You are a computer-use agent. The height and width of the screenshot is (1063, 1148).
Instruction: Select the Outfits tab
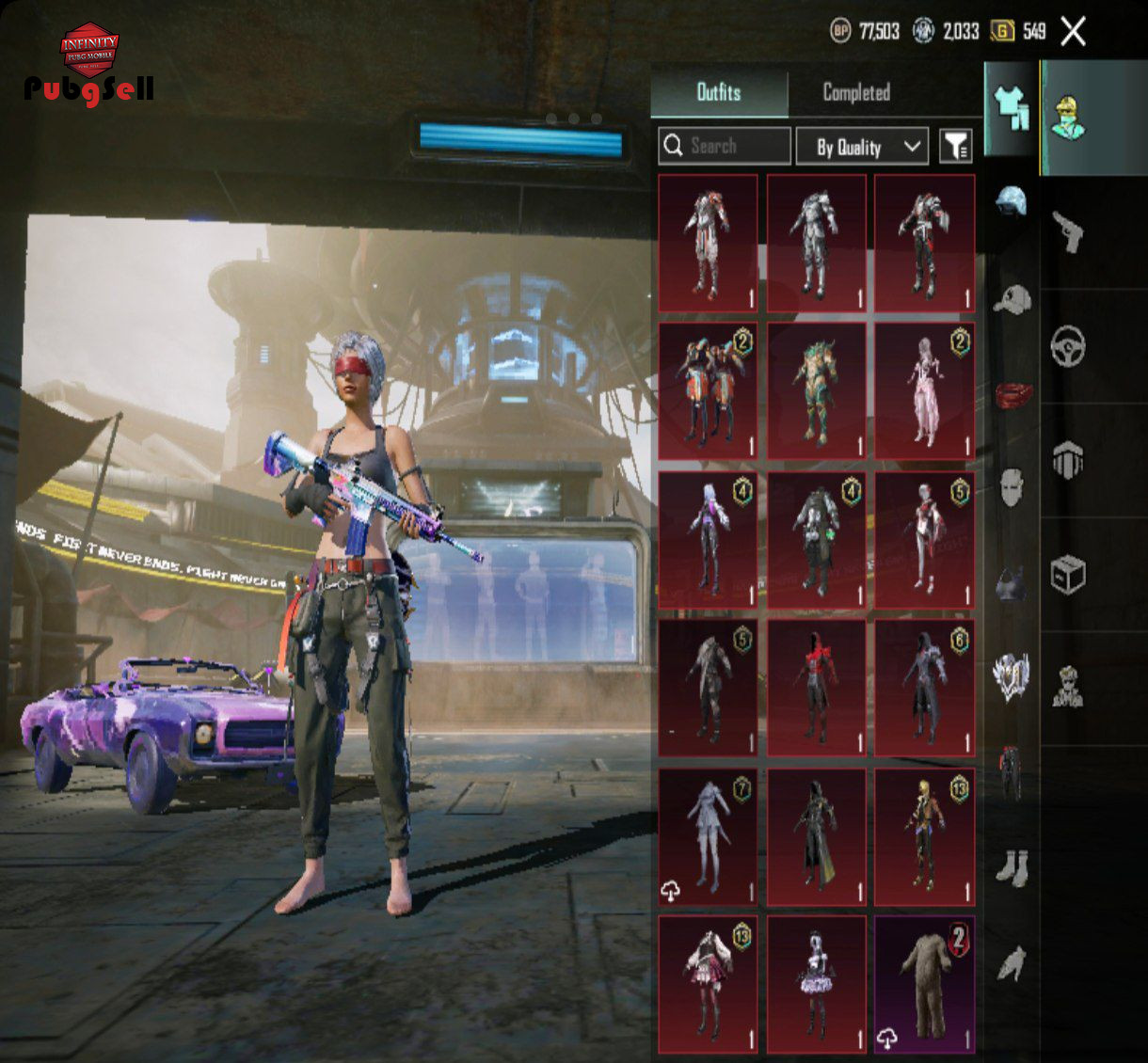[719, 92]
